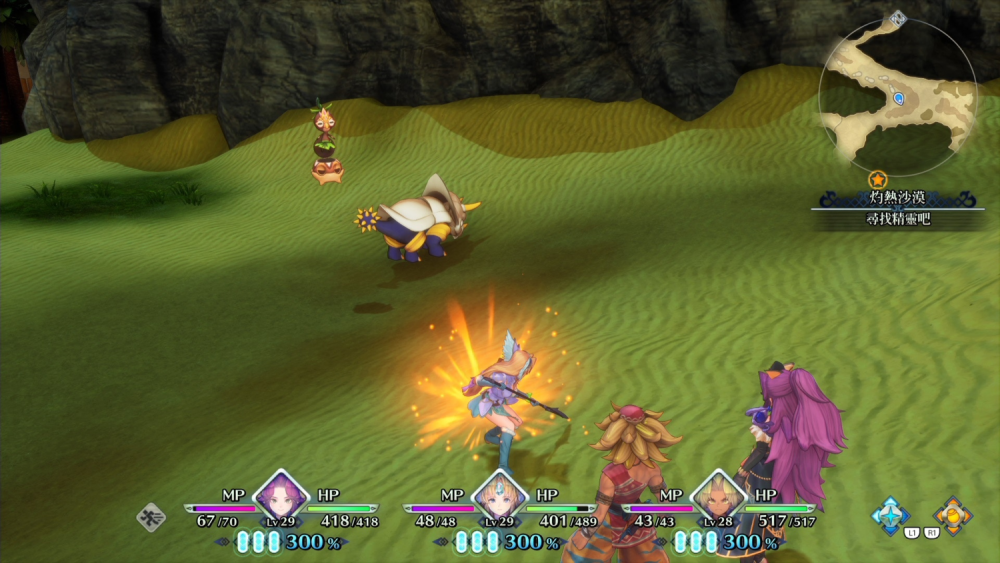The height and width of the screenshot is (563, 1000).
Task: Select the 尋找精靈吧 quest objective text
Action: coord(898,218)
